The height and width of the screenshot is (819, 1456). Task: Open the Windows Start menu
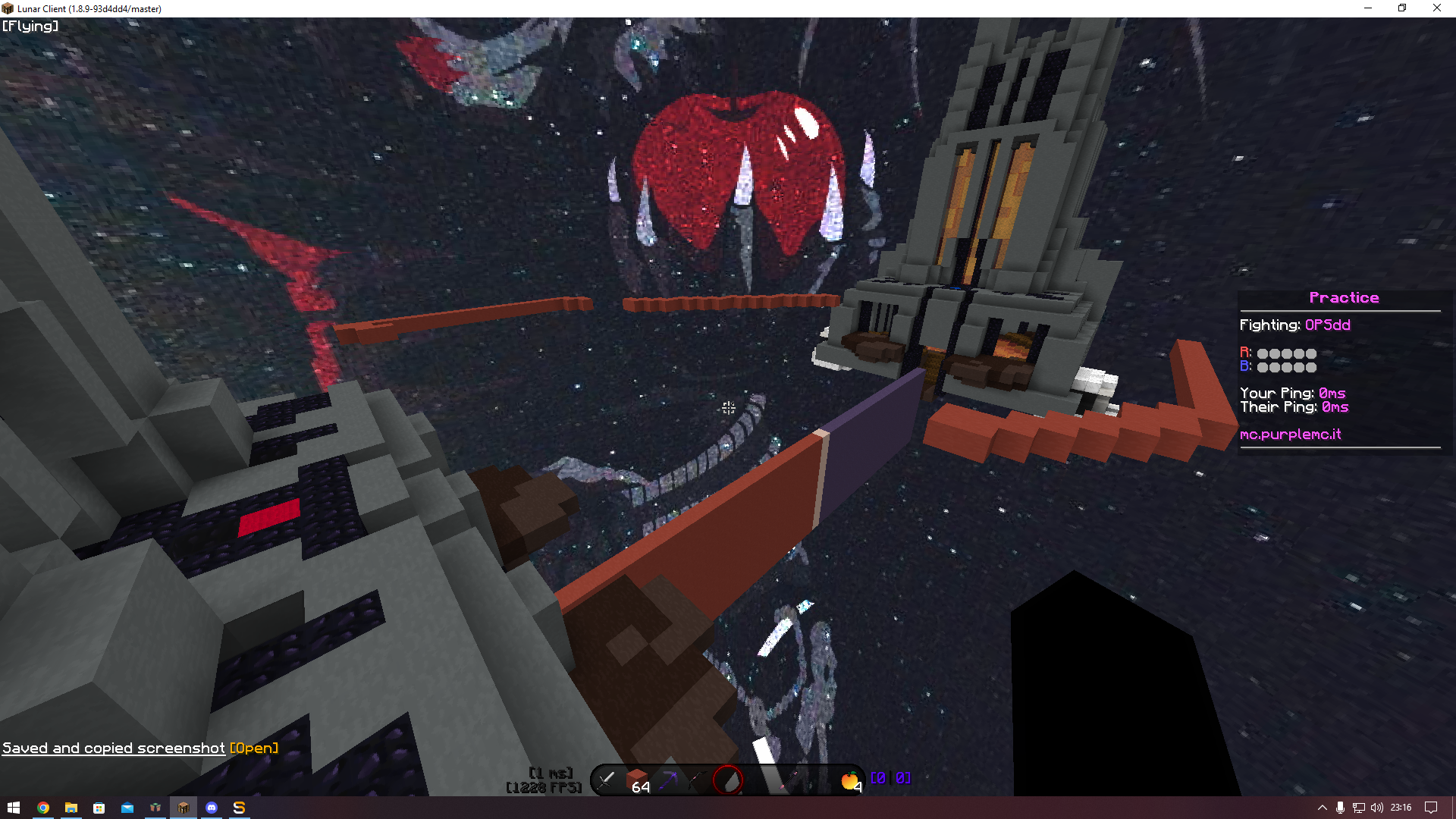coord(14,808)
